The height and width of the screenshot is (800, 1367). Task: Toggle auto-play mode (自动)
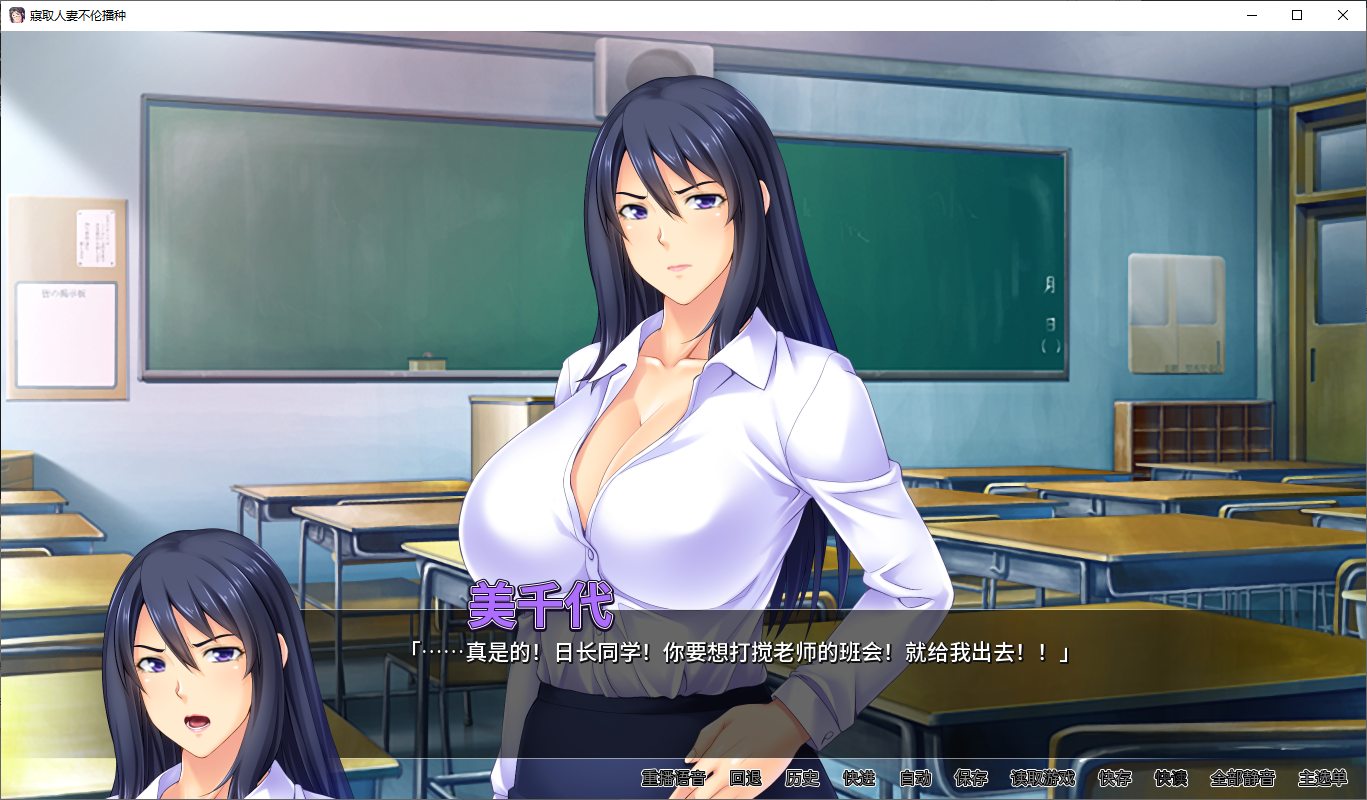click(x=915, y=778)
